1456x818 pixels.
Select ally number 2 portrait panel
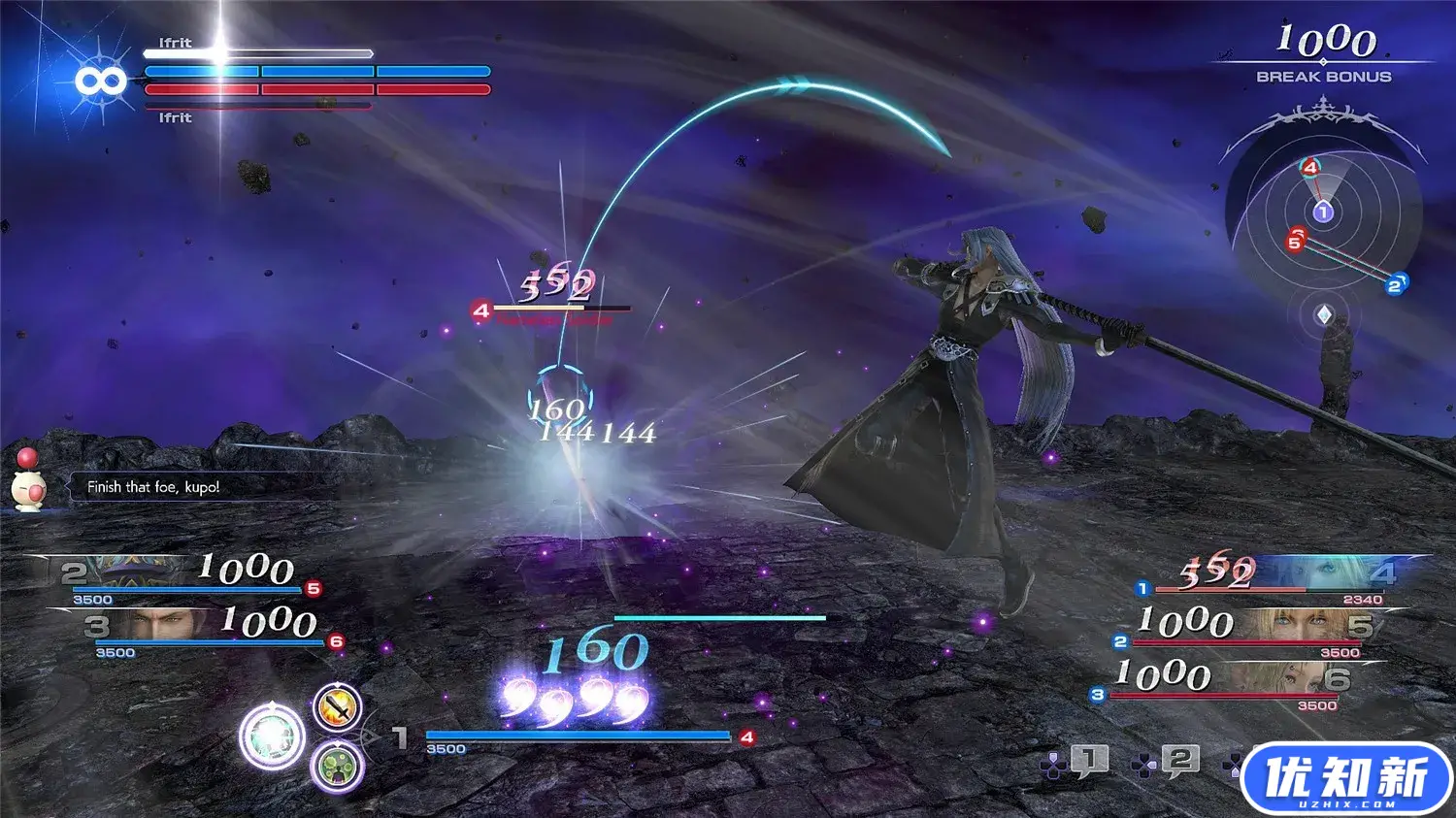point(146,573)
